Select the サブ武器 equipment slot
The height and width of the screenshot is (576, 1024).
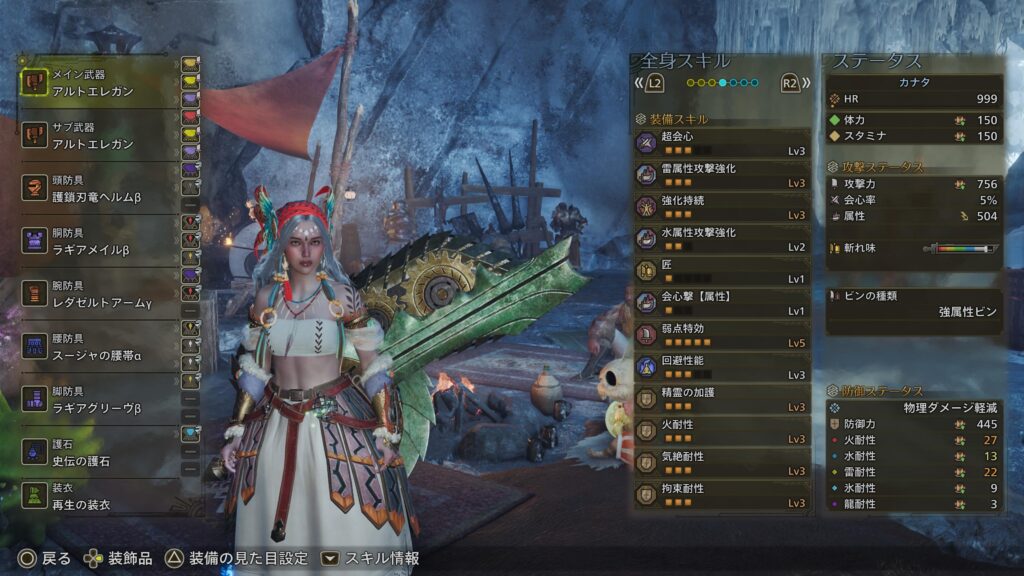click(100, 136)
